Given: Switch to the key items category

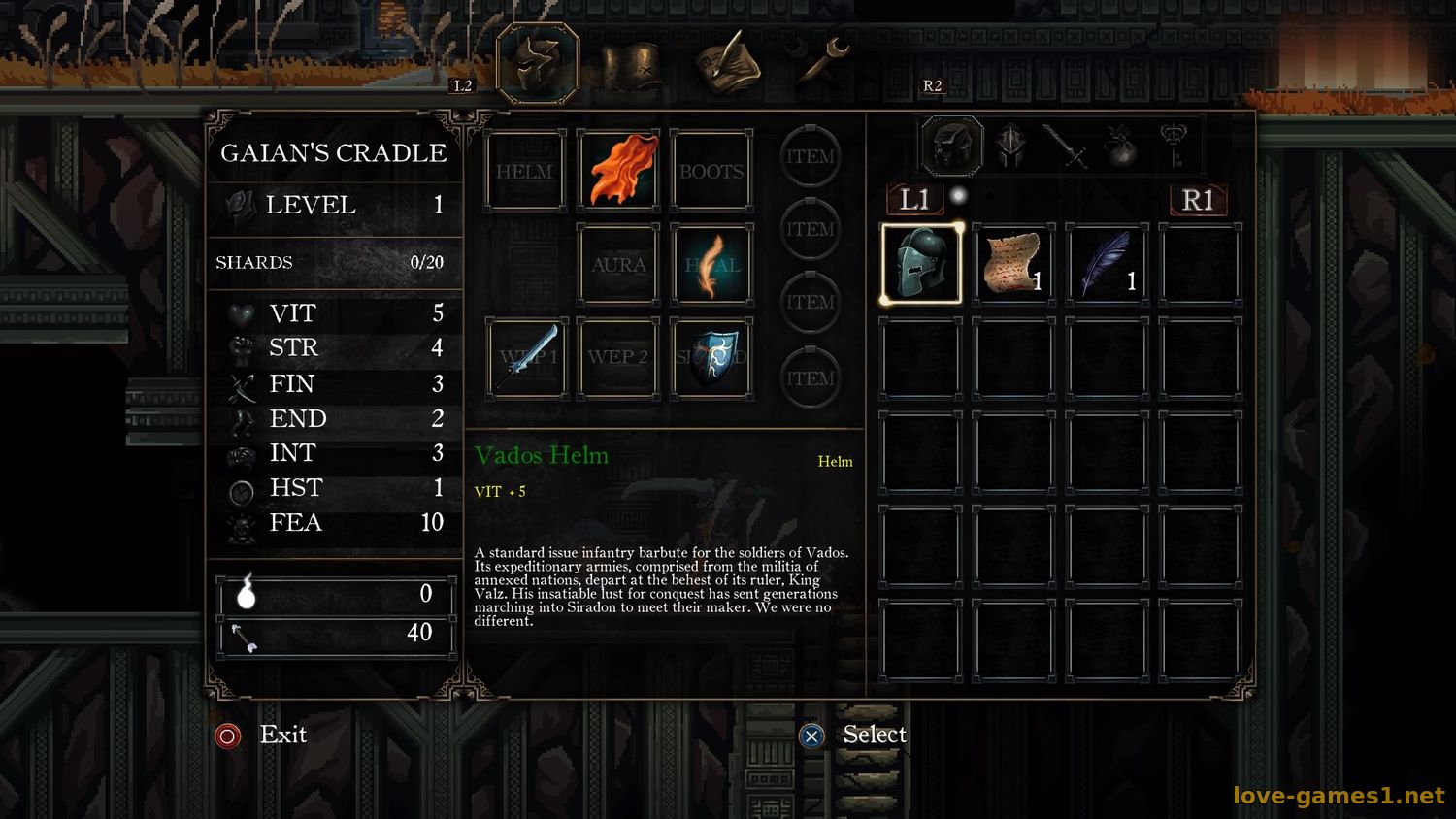Looking at the screenshot, I should pos(1175,147).
